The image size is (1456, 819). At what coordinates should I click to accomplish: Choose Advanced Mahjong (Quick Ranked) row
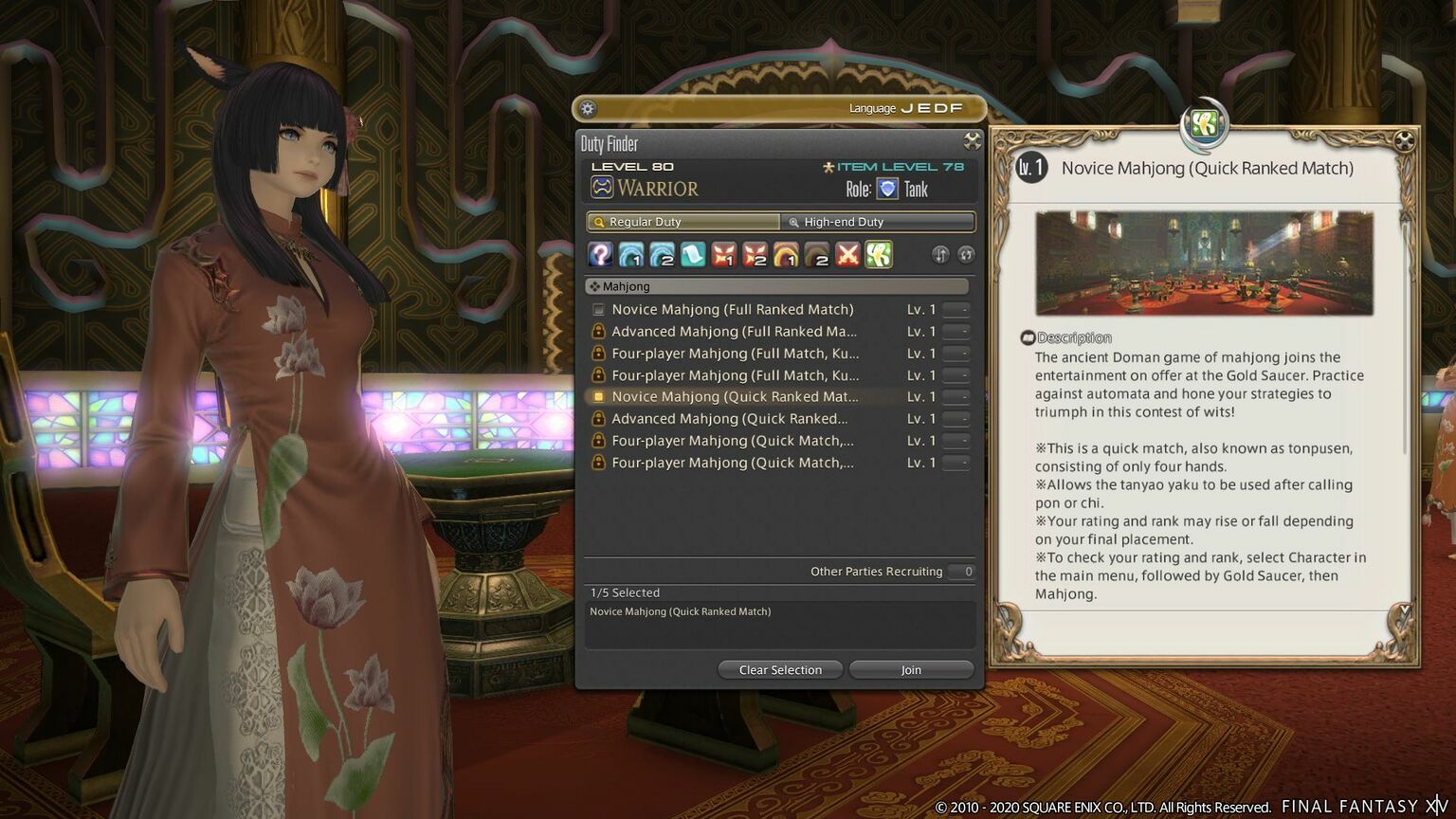[730, 419]
